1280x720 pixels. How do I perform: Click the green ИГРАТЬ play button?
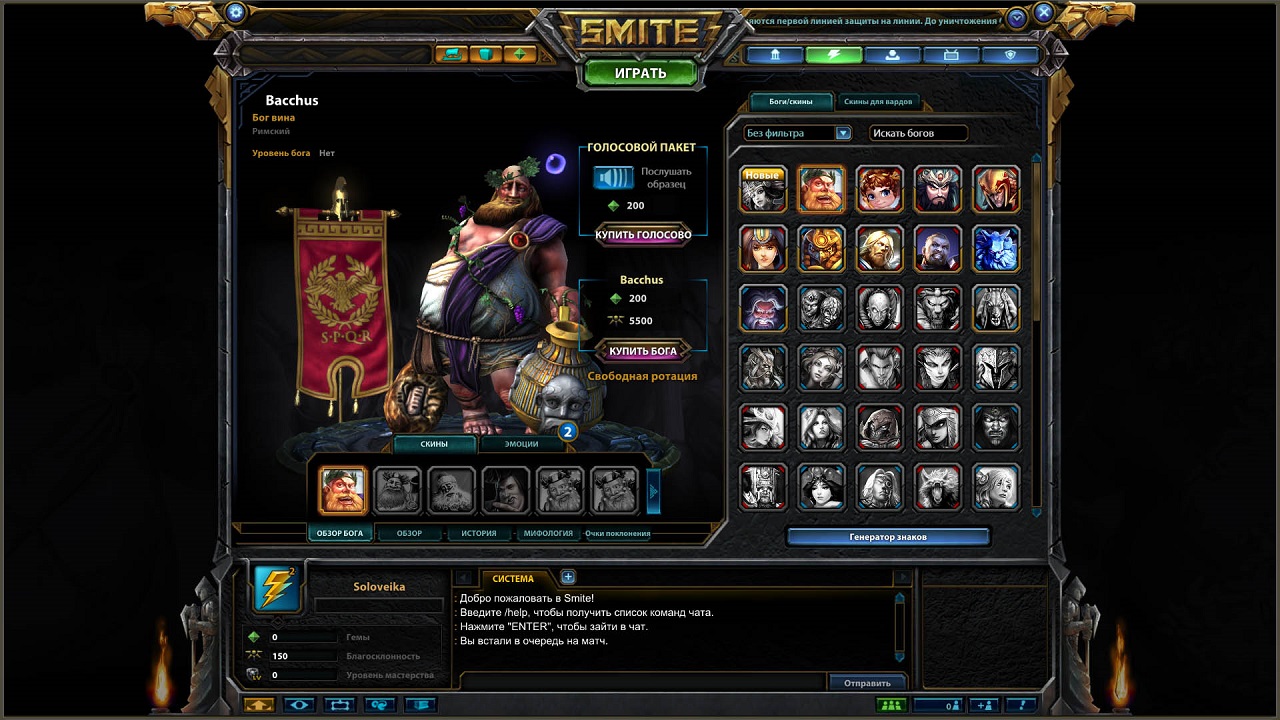tap(640, 73)
